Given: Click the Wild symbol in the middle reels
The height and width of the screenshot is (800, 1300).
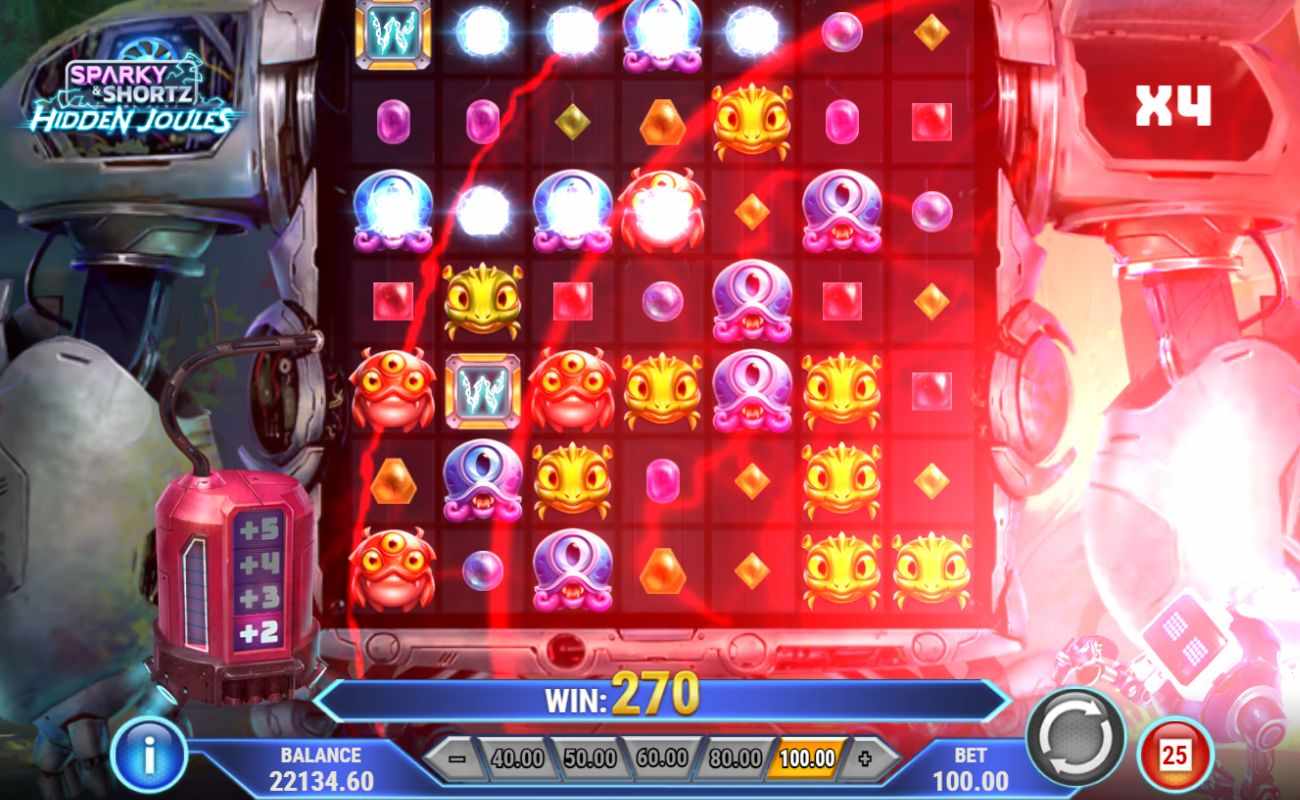Looking at the screenshot, I should pyautogui.click(x=484, y=390).
